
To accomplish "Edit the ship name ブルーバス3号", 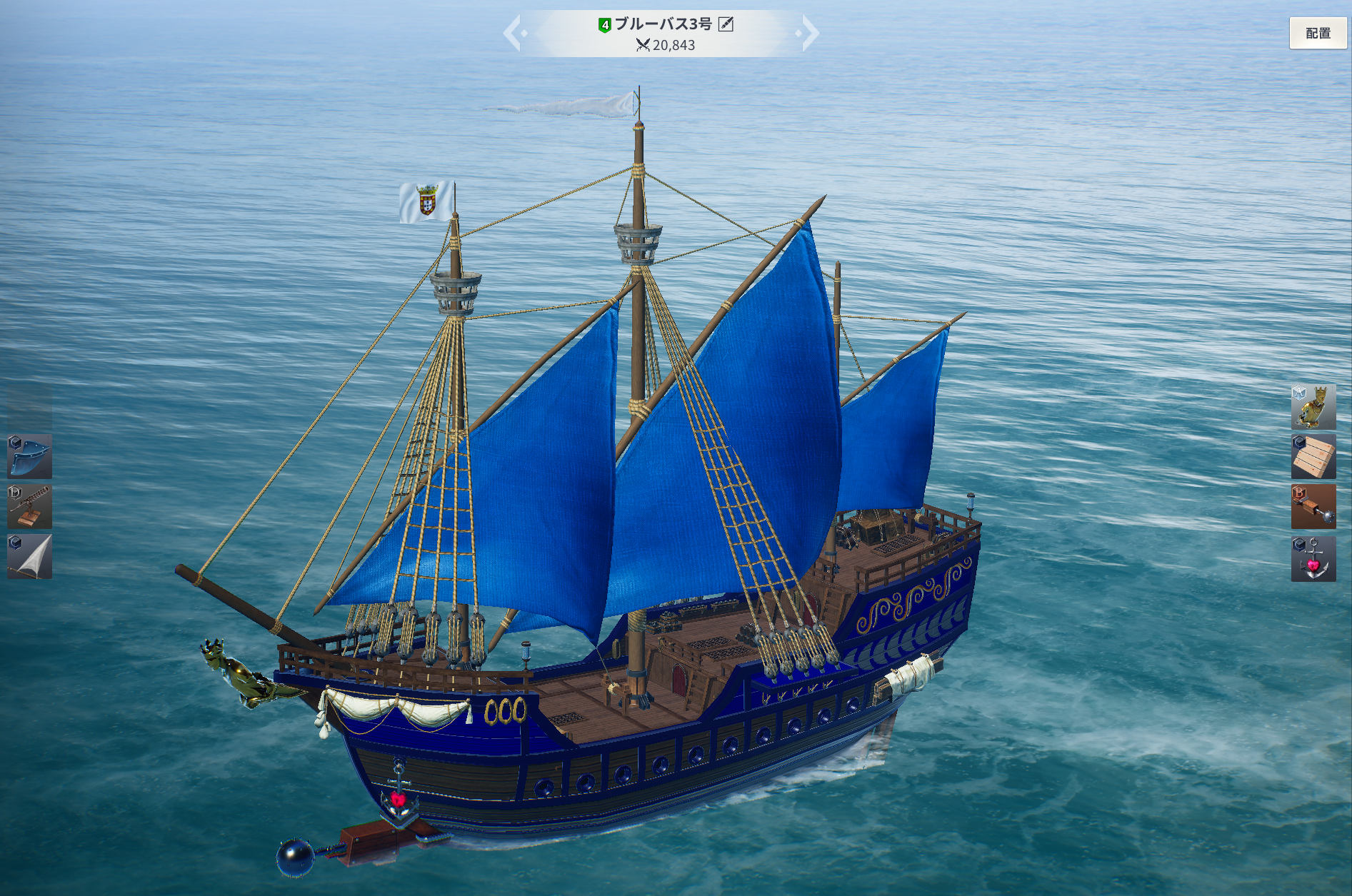I will [x=726, y=24].
